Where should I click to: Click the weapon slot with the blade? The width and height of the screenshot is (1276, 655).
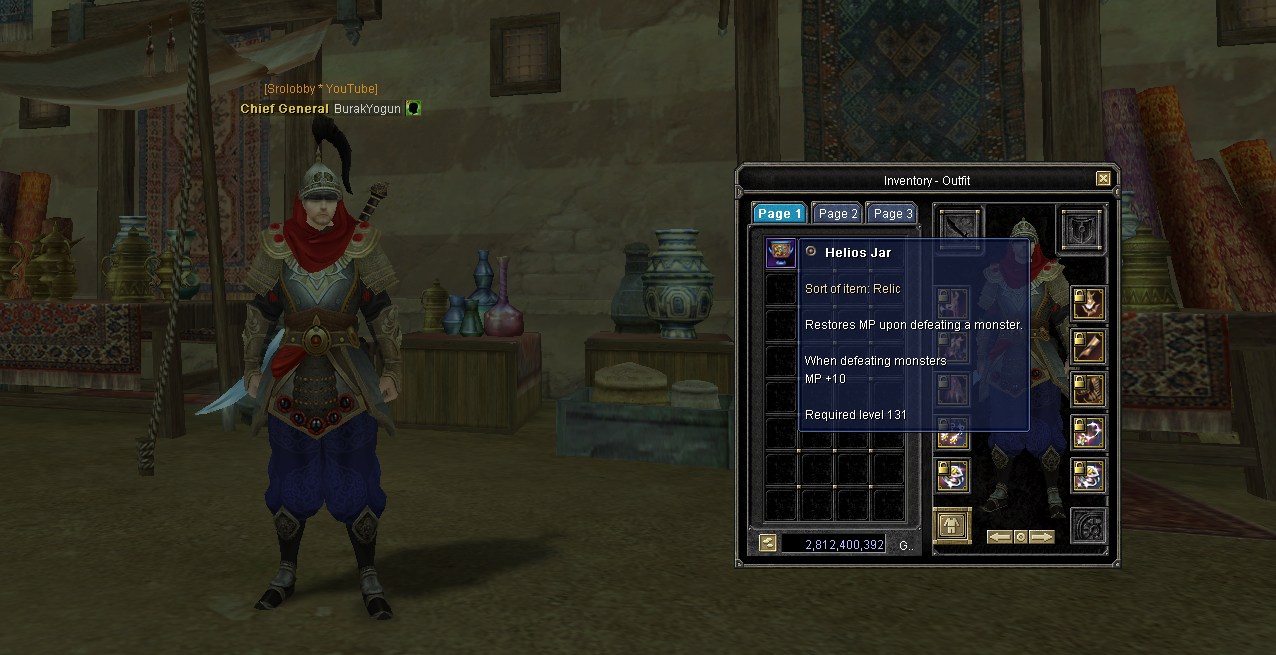[960, 228]
